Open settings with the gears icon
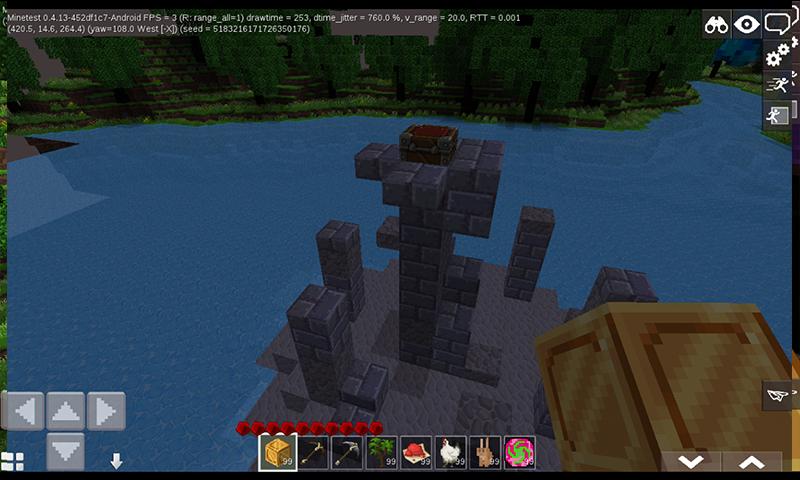Screen dimensions: 800x480 pyautogui.click(x=777, y=54)
